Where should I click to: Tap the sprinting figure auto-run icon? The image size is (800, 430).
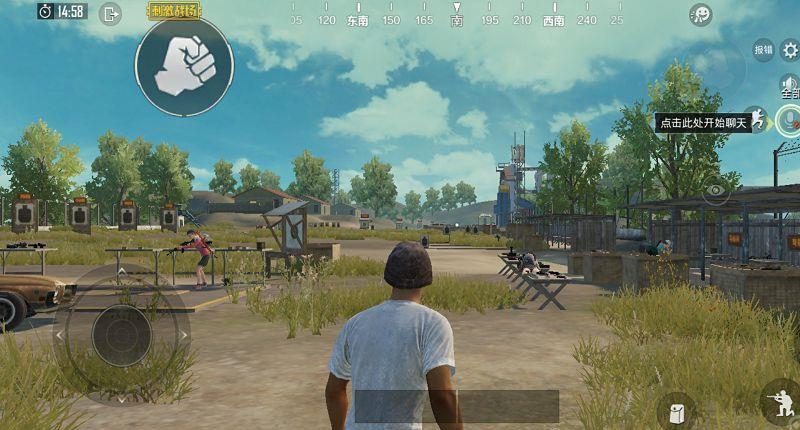[x=757, y=119]
